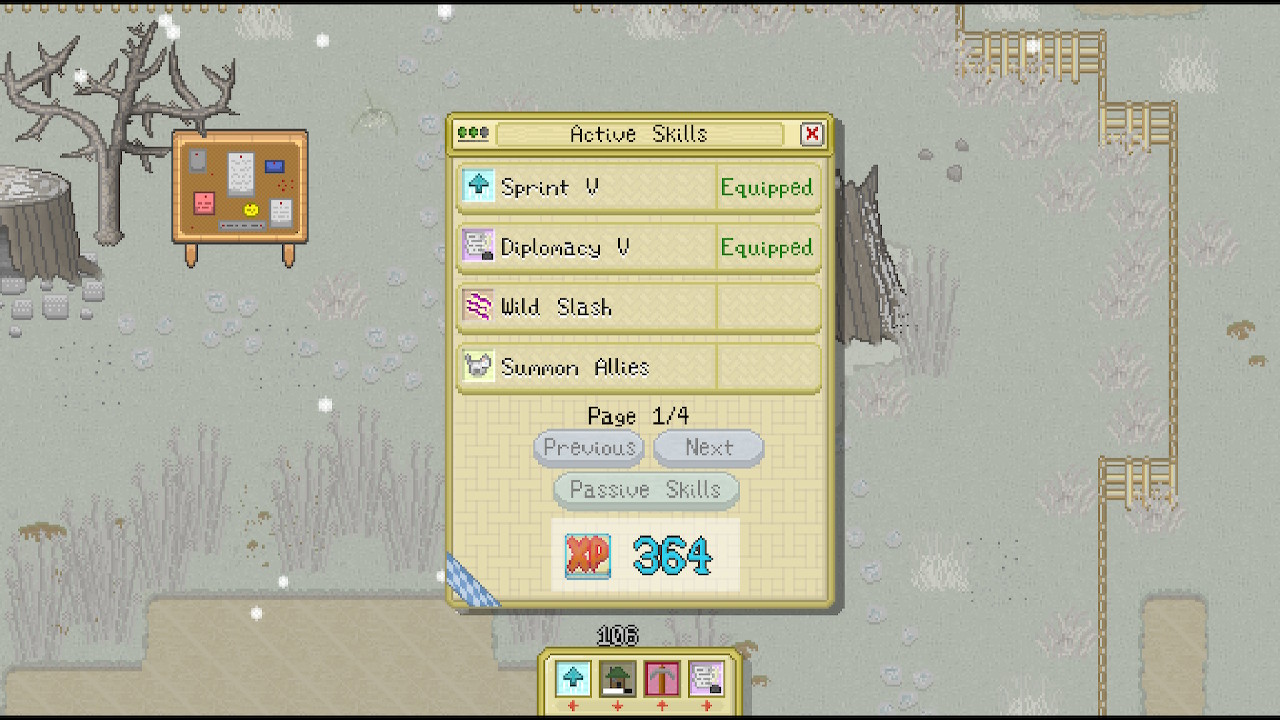Activate the pickaxe hotbar slot
This screenshot has width=1280, height=720.
[662, 679]
